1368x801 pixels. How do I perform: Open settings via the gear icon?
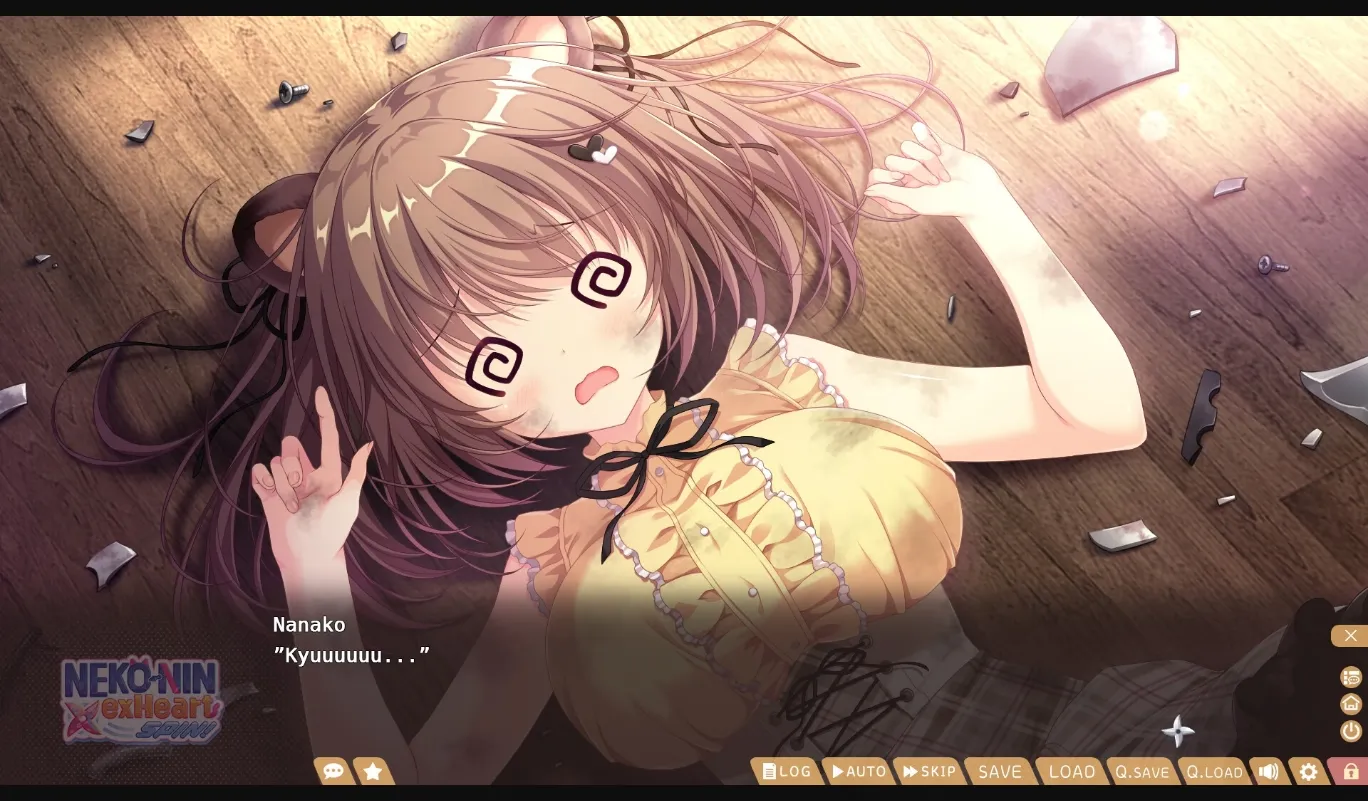1308,771
